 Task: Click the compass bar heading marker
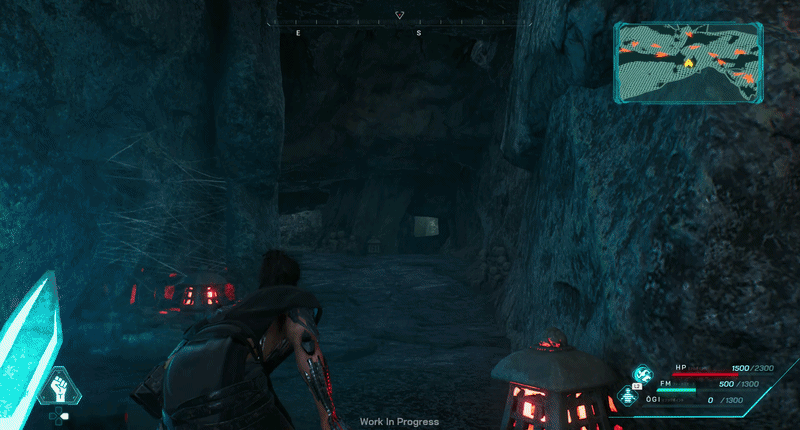[x=400, y=15]
